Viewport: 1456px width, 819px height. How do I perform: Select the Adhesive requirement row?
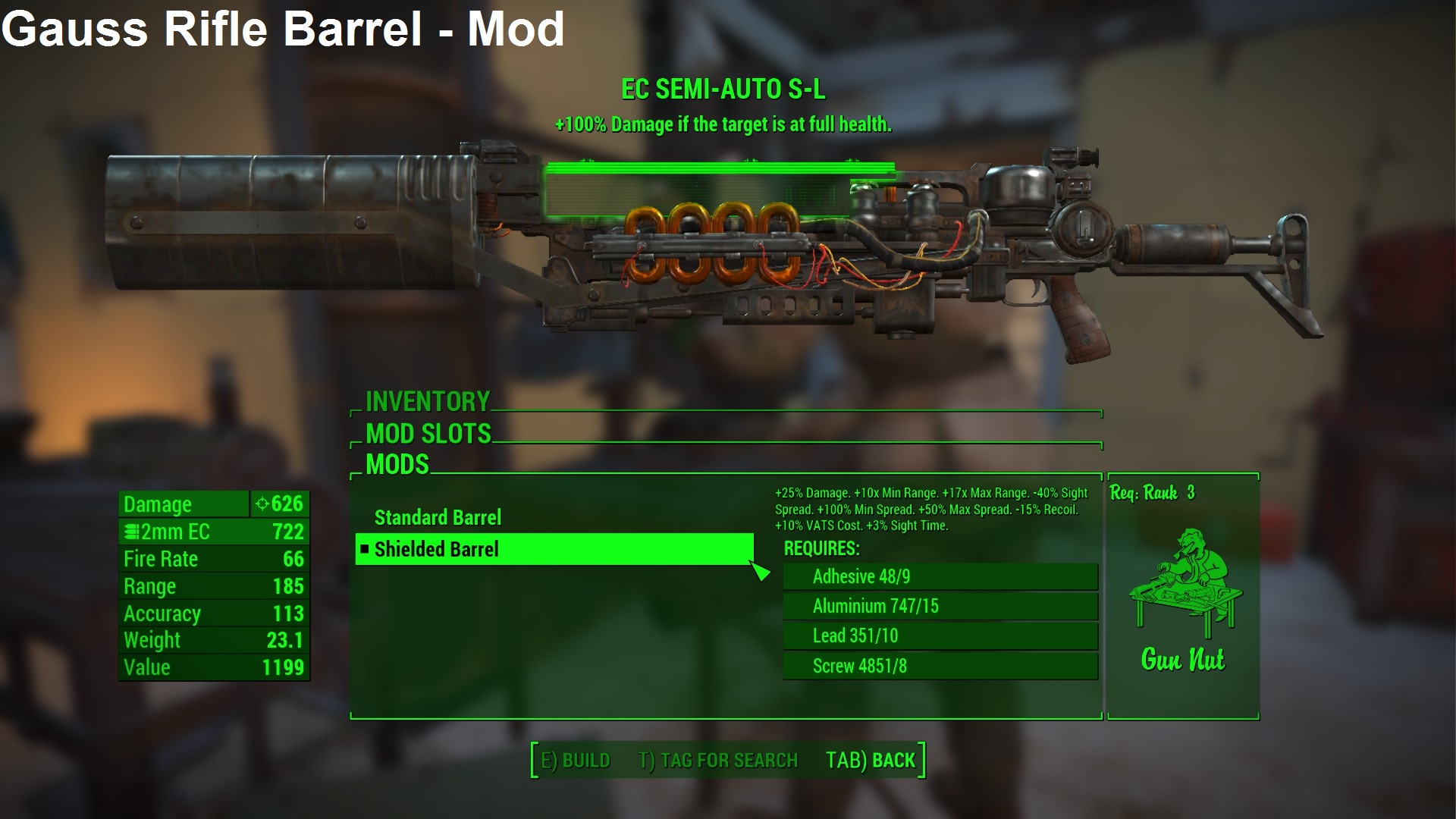pyautogui.click(x=940, y=577)
